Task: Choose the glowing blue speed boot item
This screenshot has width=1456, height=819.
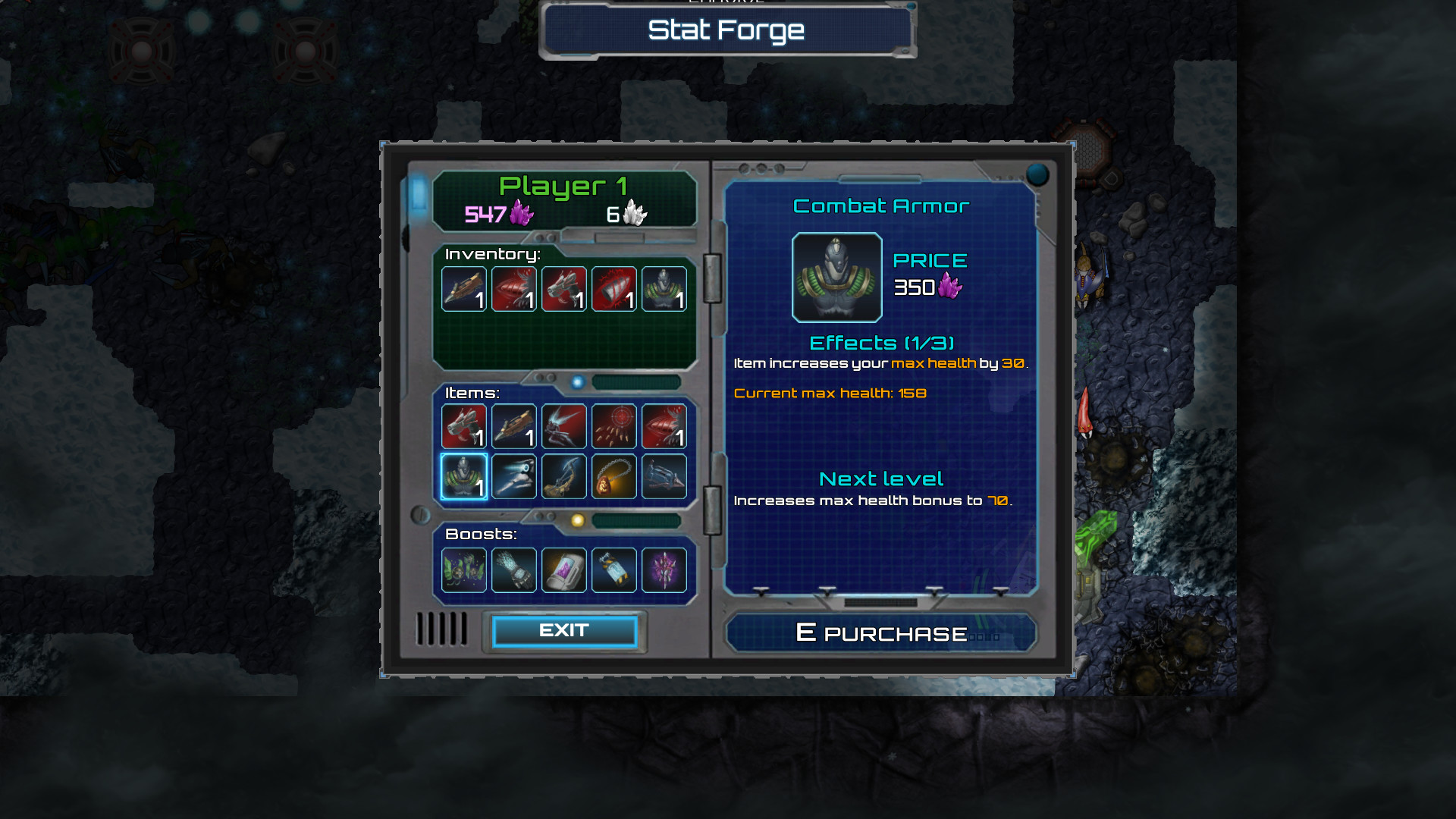Action: coord(514,476)
